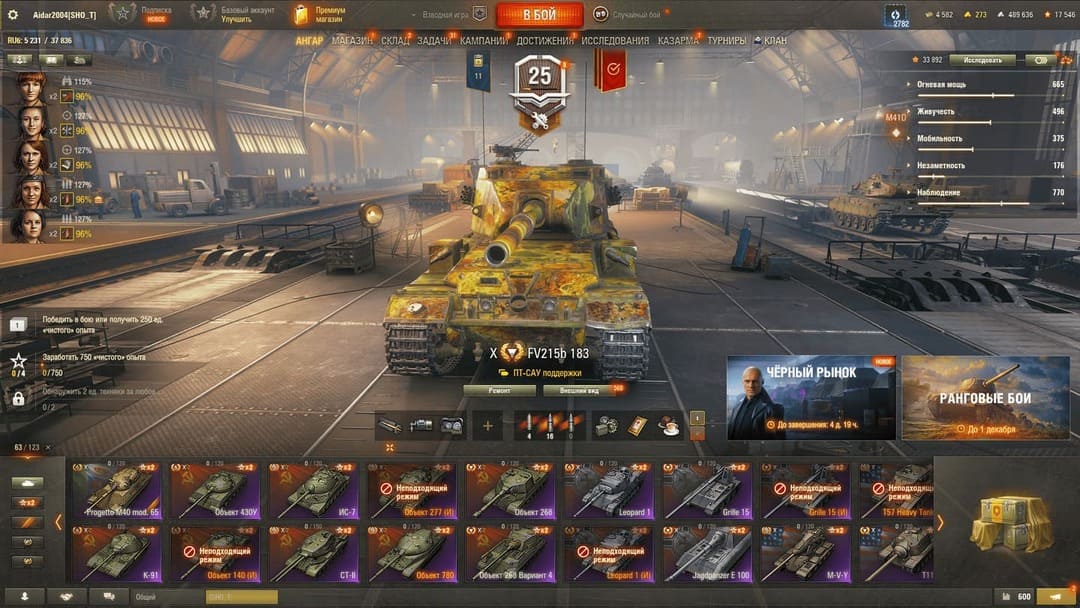Open the Ранговые бои banner
The width and height of the screenshot is (1080, 608).
tap(985, 397)
